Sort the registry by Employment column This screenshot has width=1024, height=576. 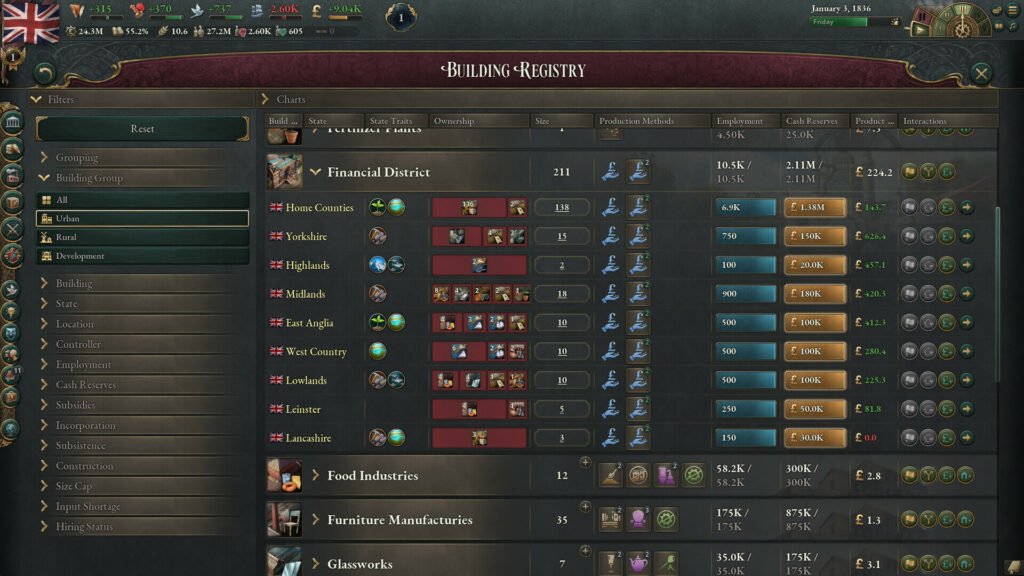tap(740, 121)
